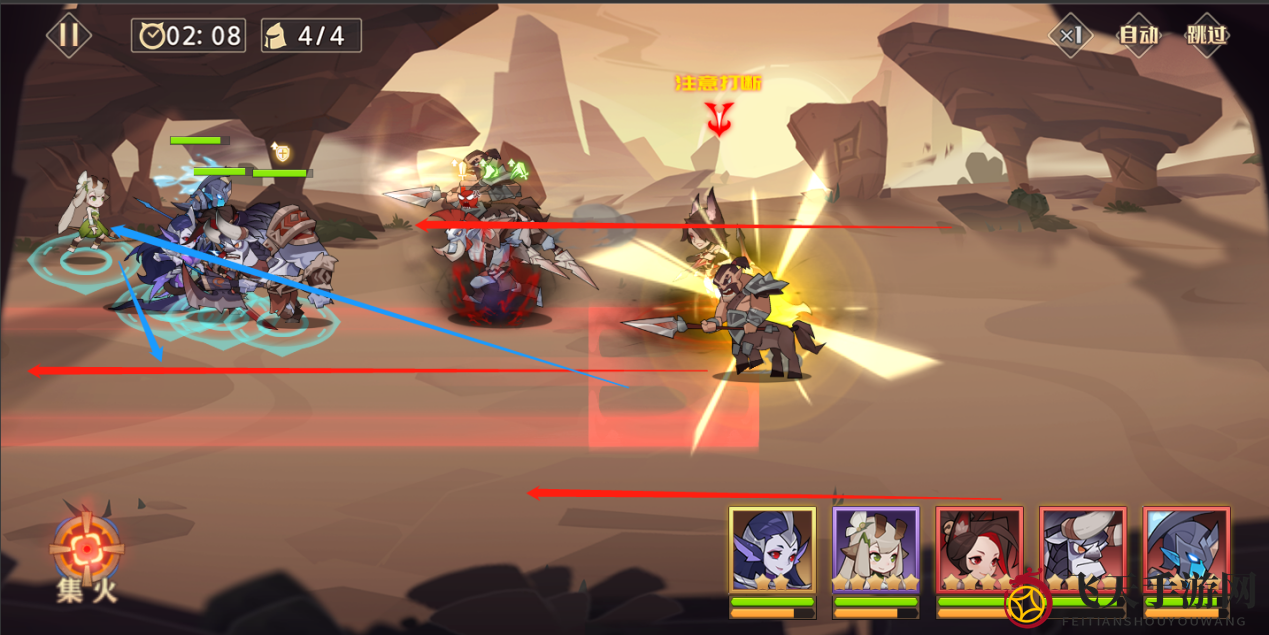Trigger the red-streaked brunette hero's skill
Viewport: 1269px width, 635px height.
(x=979, y=550)
